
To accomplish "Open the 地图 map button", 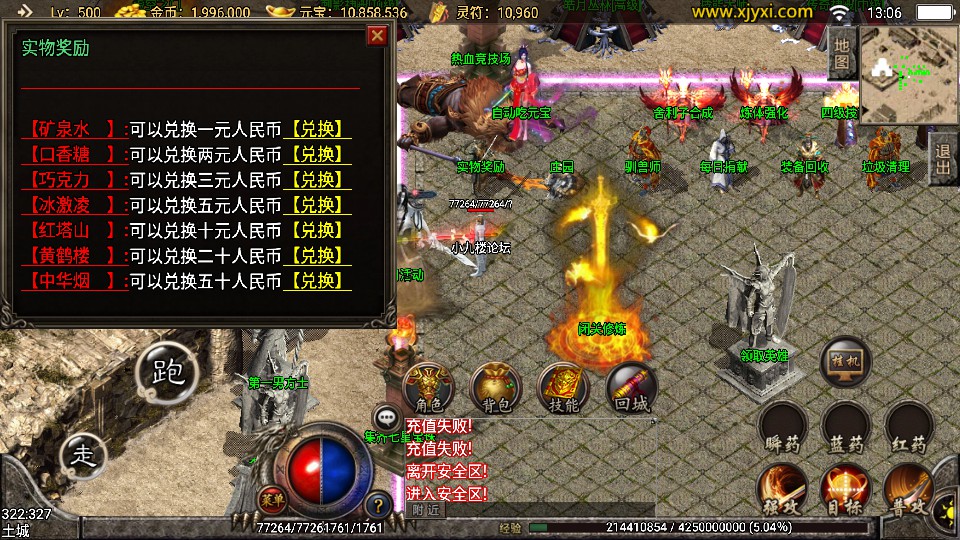I will (x=842, y=55).
